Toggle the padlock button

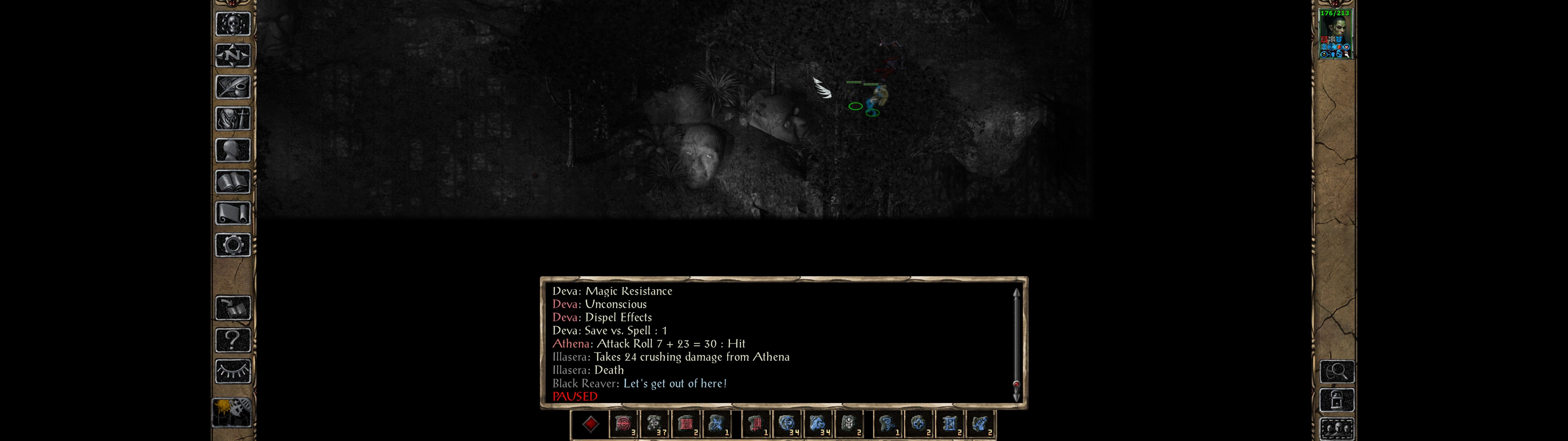click(x=1337, y=400)
